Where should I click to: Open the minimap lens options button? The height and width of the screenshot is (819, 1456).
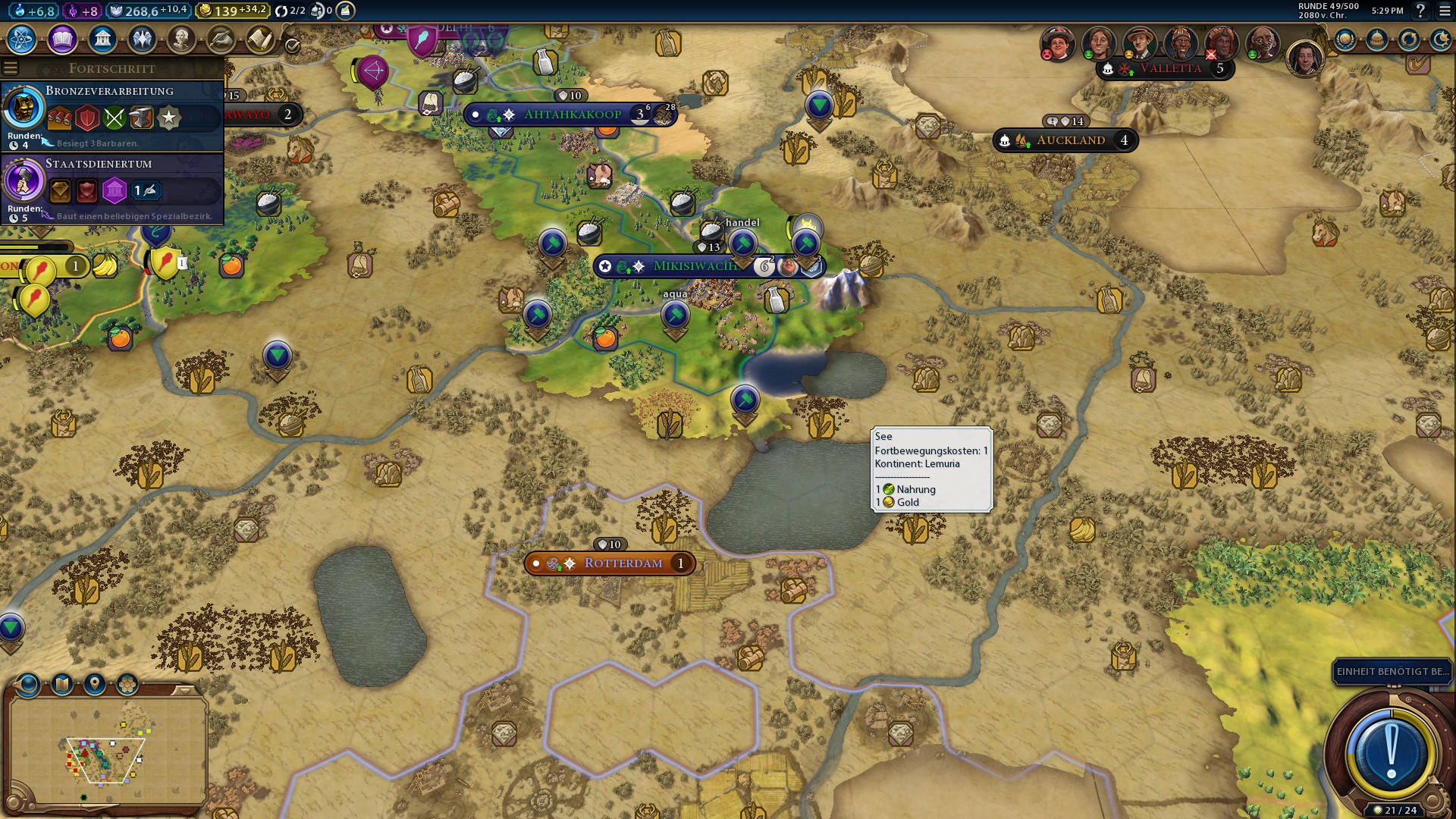[28, 685]
